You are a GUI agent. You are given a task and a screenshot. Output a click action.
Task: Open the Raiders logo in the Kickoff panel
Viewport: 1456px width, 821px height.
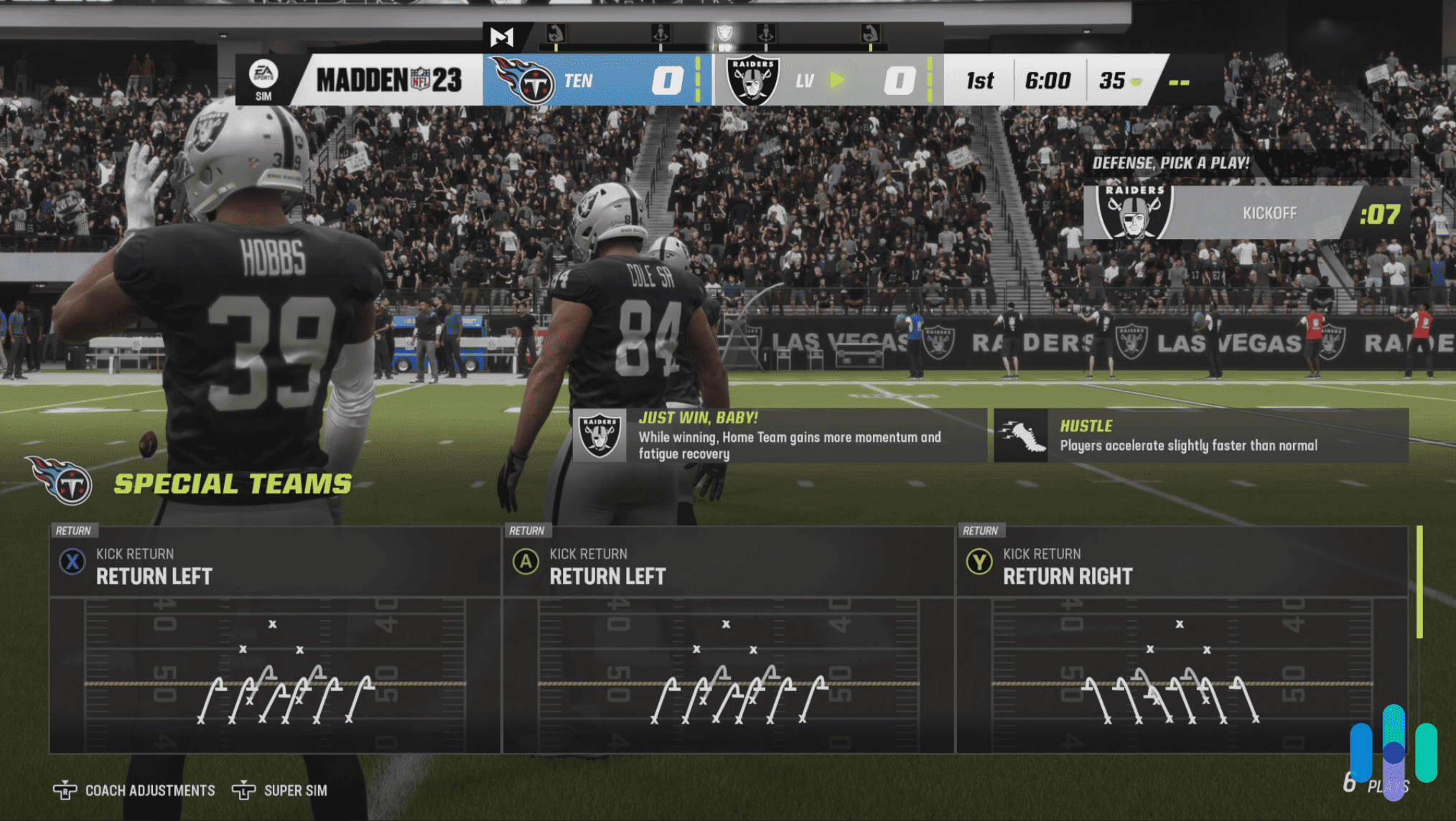click(x=1135, y=212)
